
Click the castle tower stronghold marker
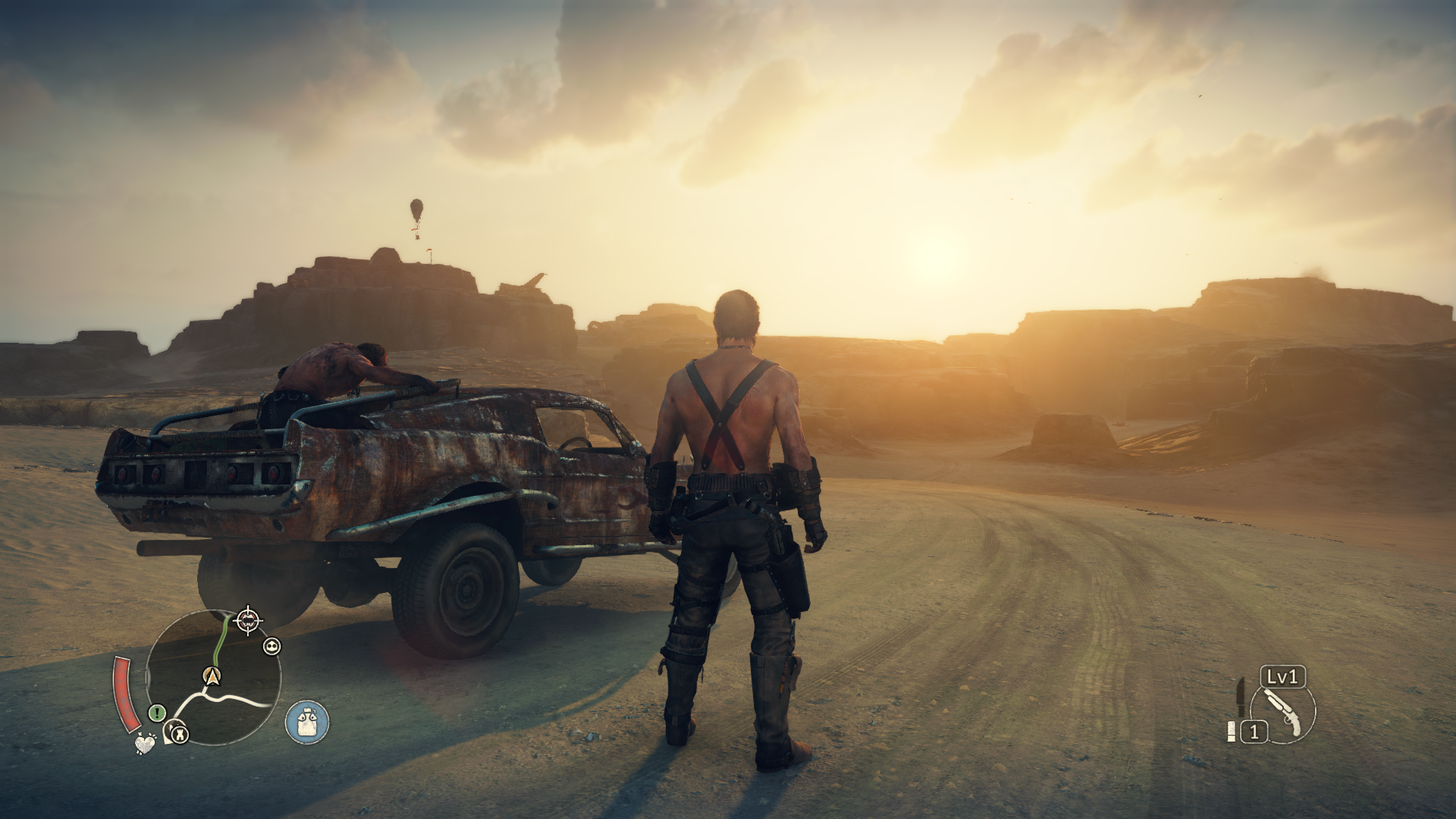(x=180, y=733)
